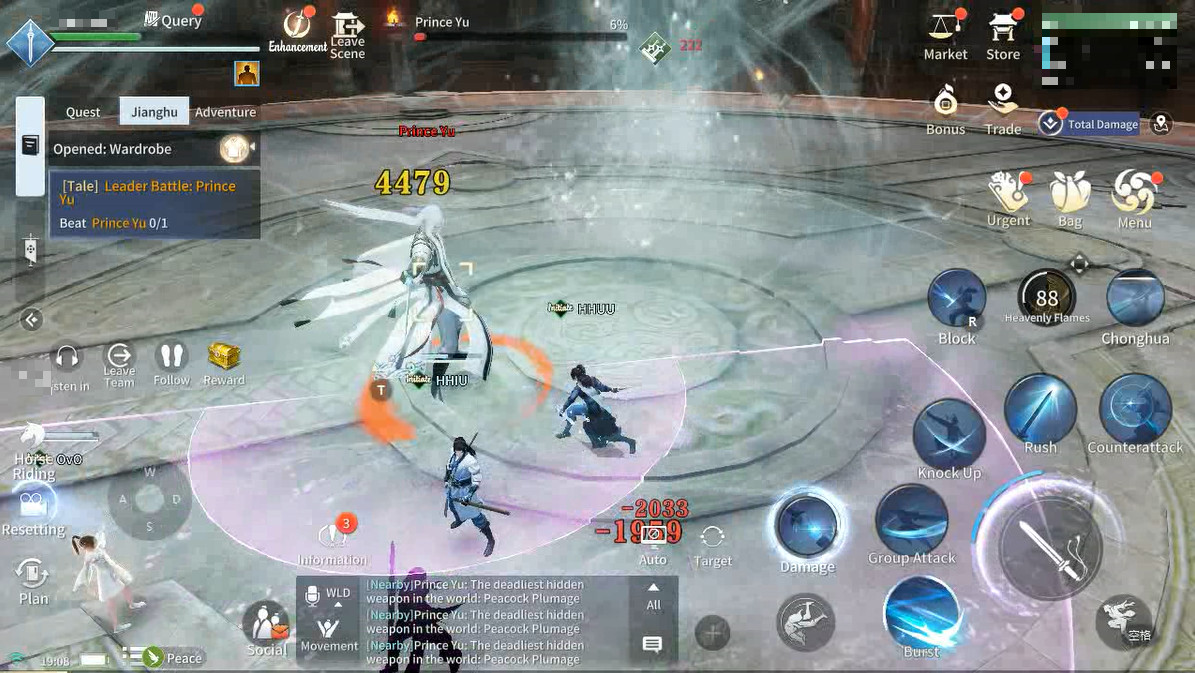This screenshot has height=673, width=1195.
Task: Activate the Rush skill
Action: (x=1040, y=411)
